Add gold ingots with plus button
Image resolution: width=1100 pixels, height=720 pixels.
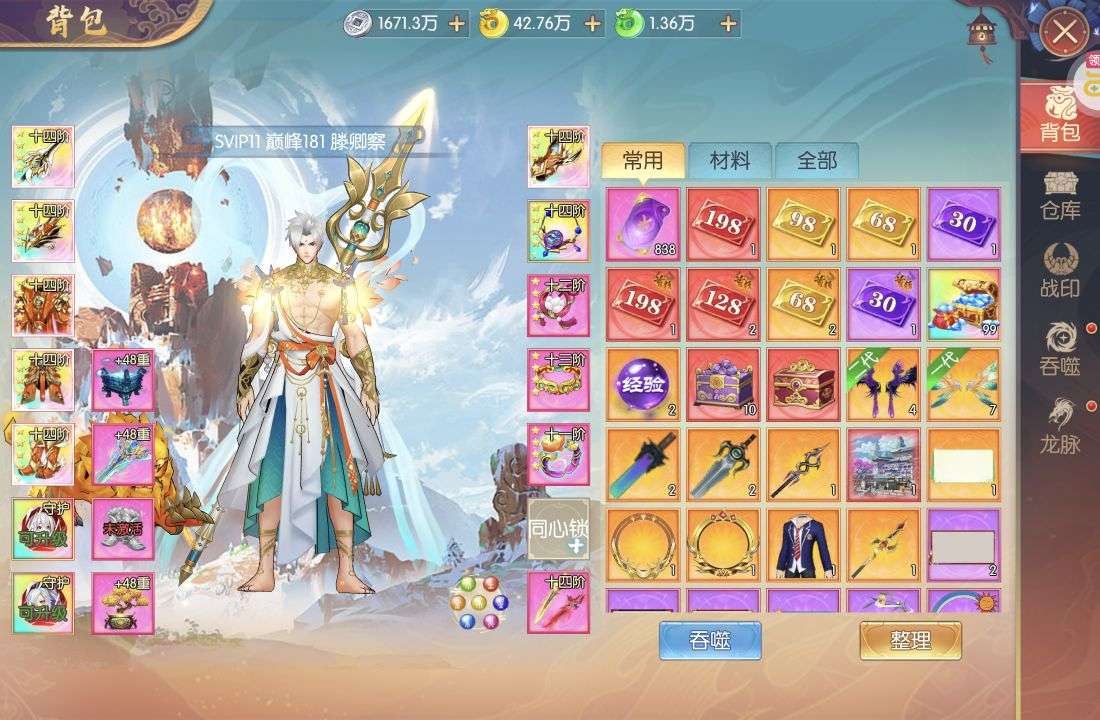(x=593, y=24)
